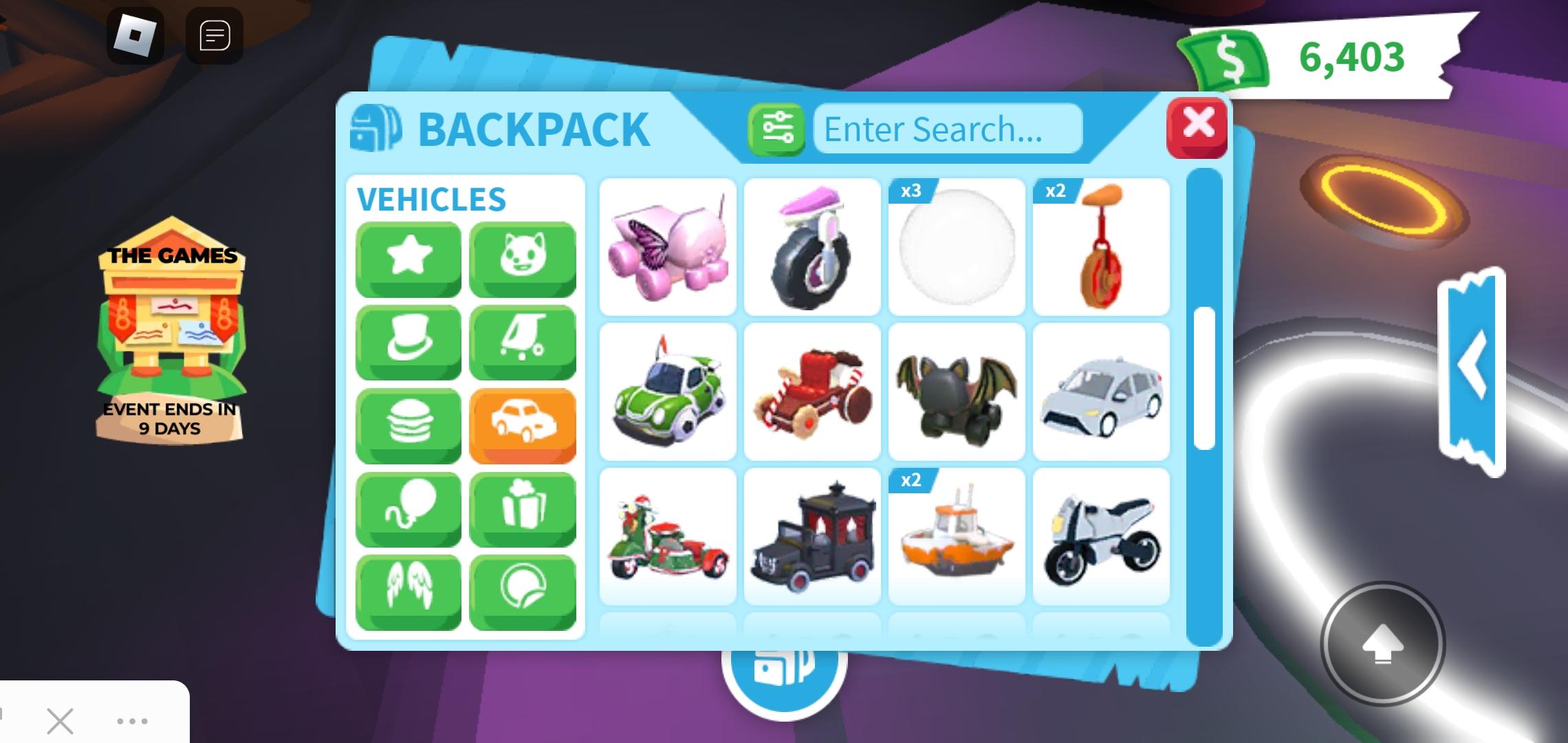Open the balloon toys category icon
The width and height of the screenshot is (1568, 743).
click(409, 509)
